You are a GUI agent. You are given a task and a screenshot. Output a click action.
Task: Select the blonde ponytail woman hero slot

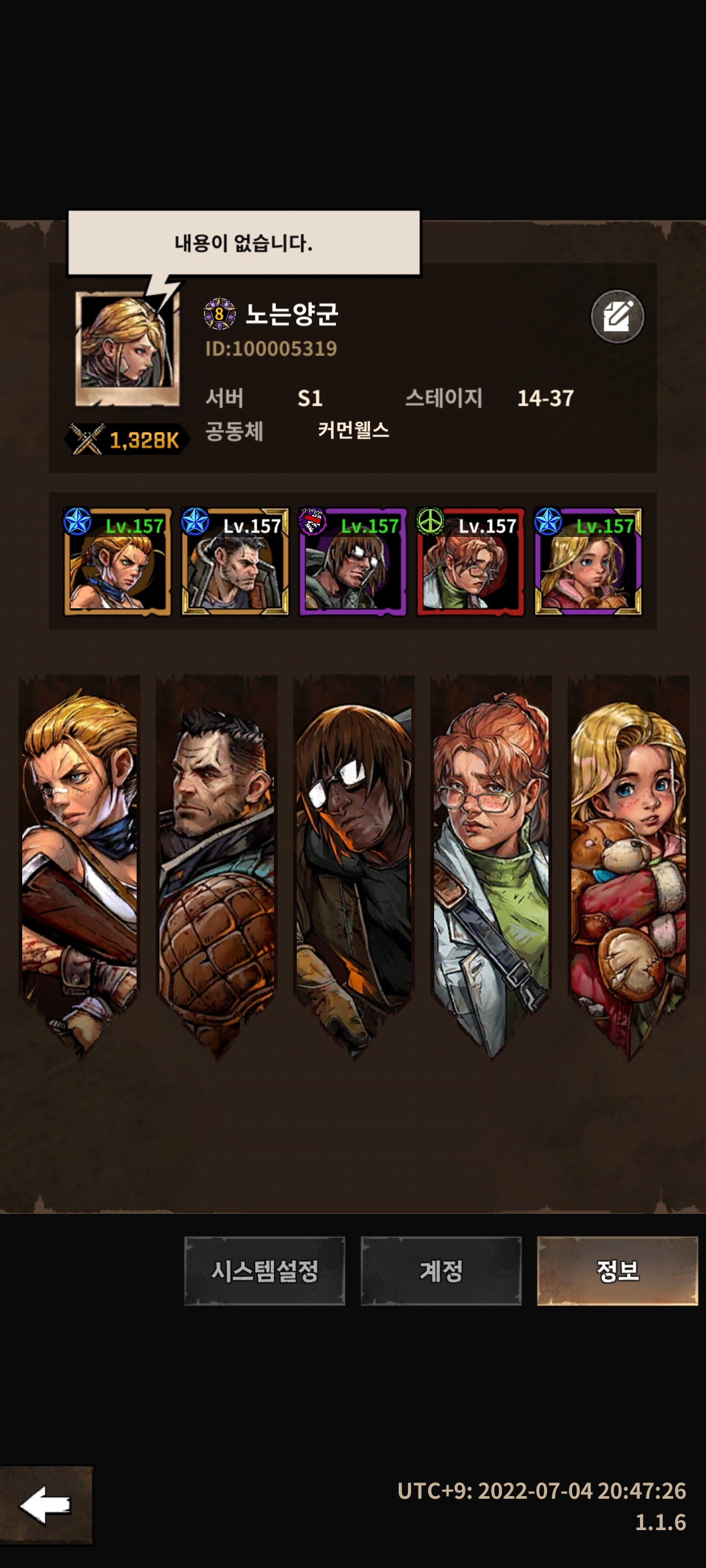[118, 562]
